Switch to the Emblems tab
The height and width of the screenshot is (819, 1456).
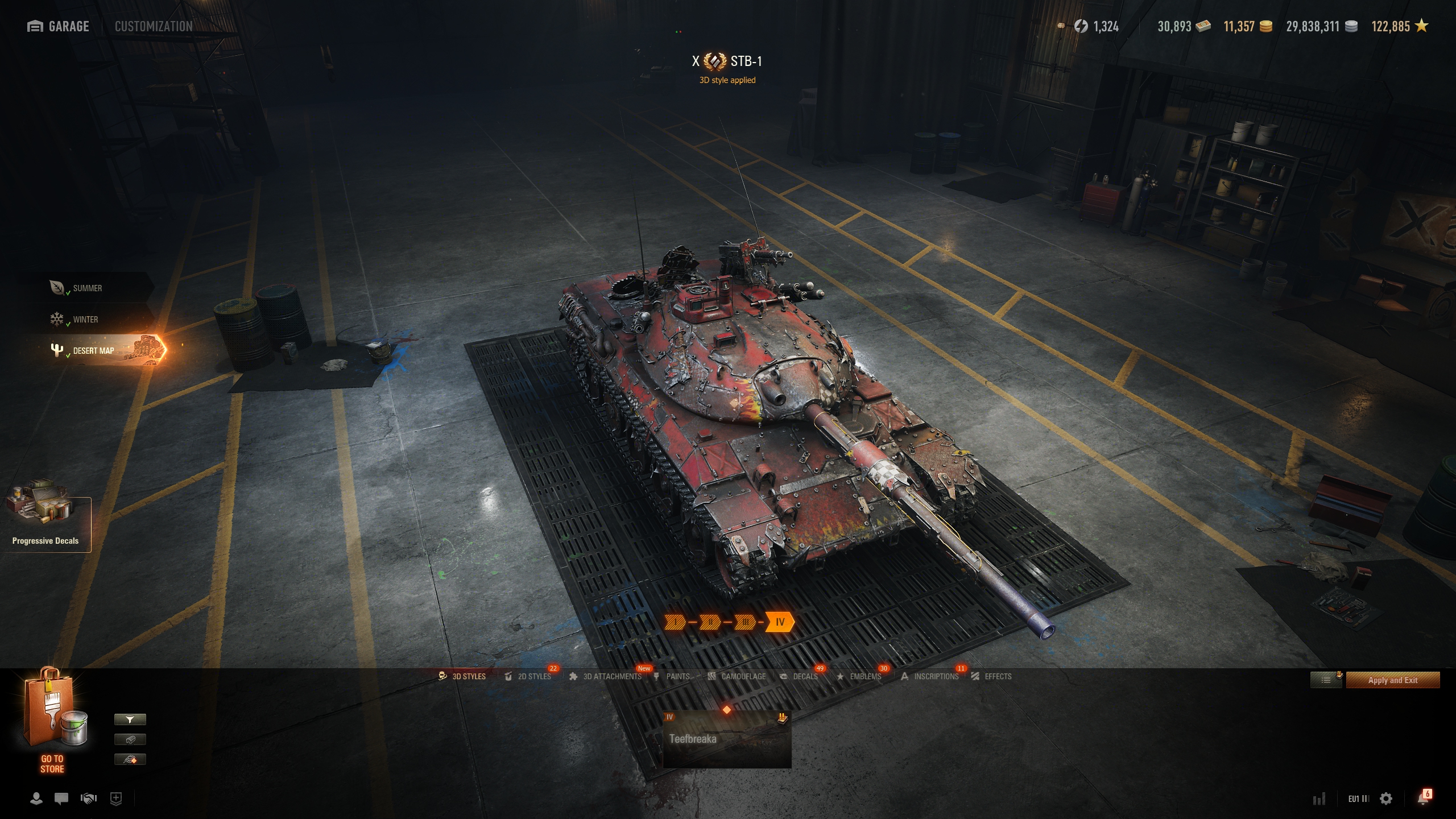(859, 676)
